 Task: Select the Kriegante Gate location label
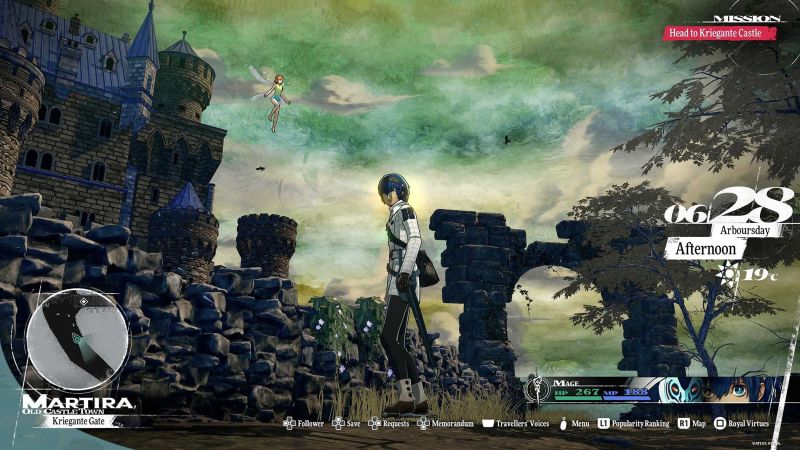pos(83,422)
